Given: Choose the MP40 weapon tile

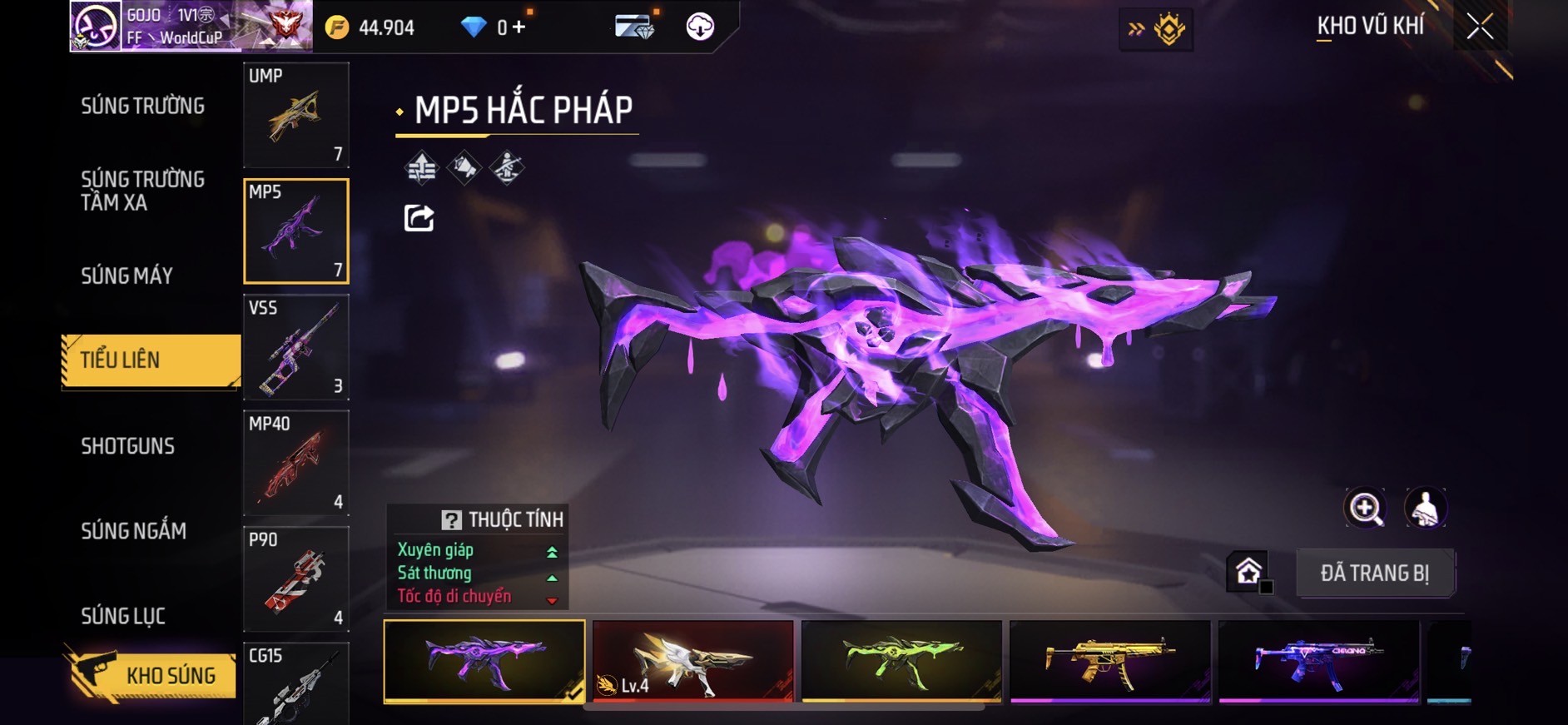Looking at the screenshot, I should 295,463.
